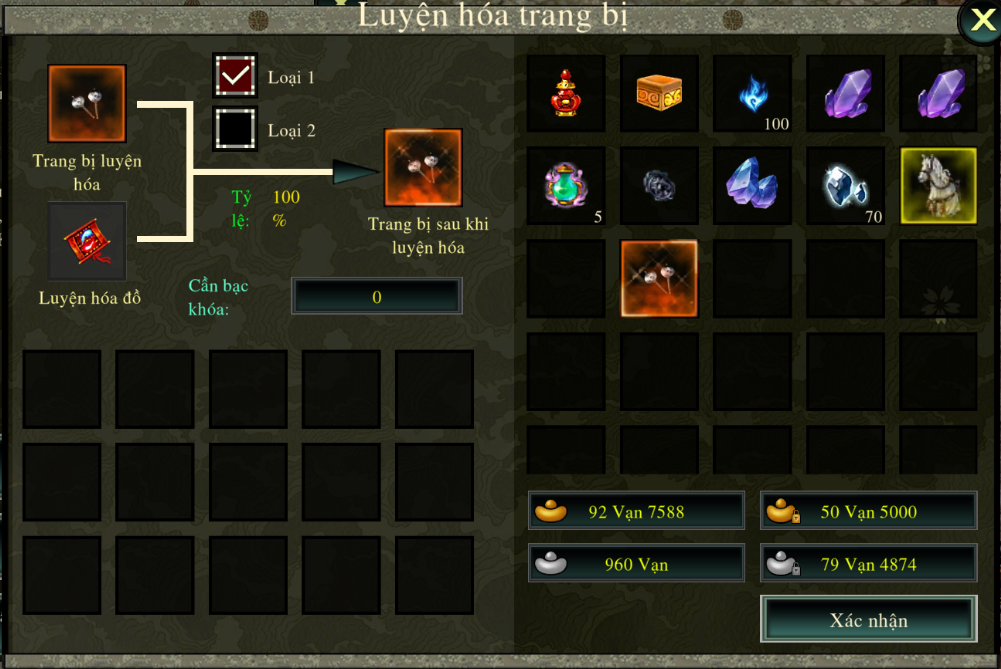1001x669 pixels.
Task: Choose the white horse mount slot
Action: coord(938,186)
